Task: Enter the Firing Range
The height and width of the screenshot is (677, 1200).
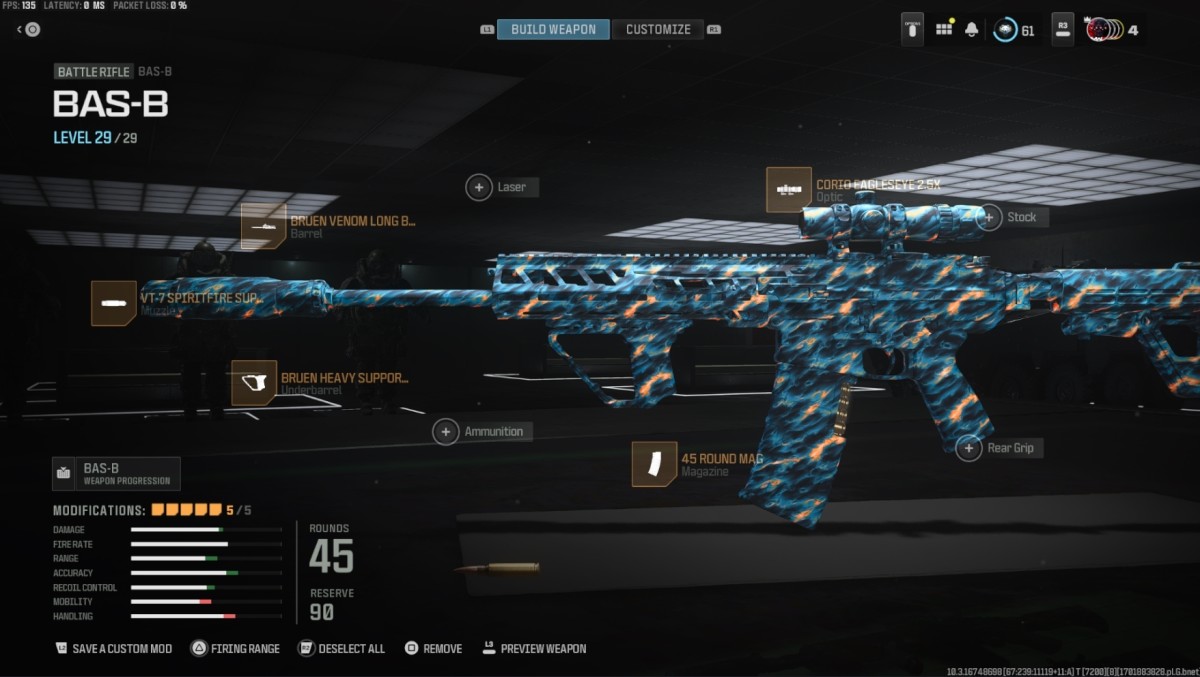Action: point(236,648)
